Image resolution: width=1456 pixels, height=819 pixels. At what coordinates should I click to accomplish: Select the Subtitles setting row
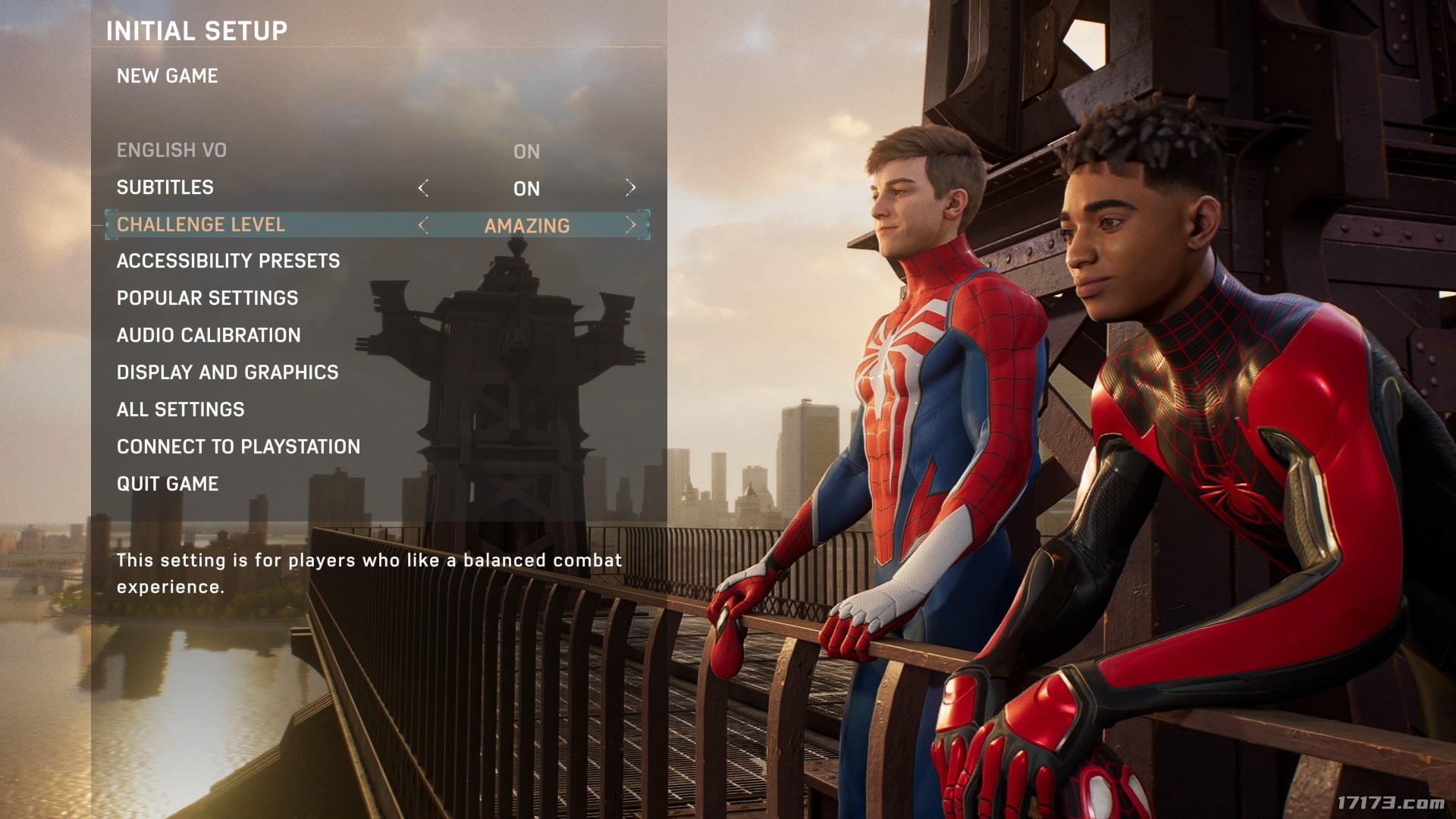tap(165, 187)
